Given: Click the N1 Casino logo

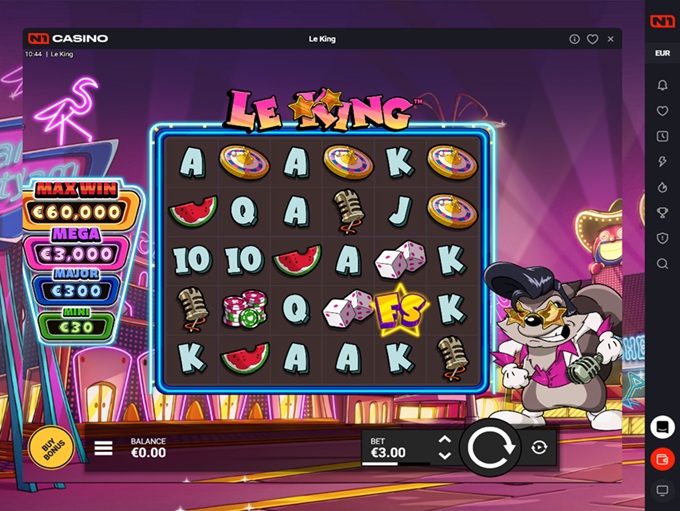Looking at the screenshot, I should point(66,39).
